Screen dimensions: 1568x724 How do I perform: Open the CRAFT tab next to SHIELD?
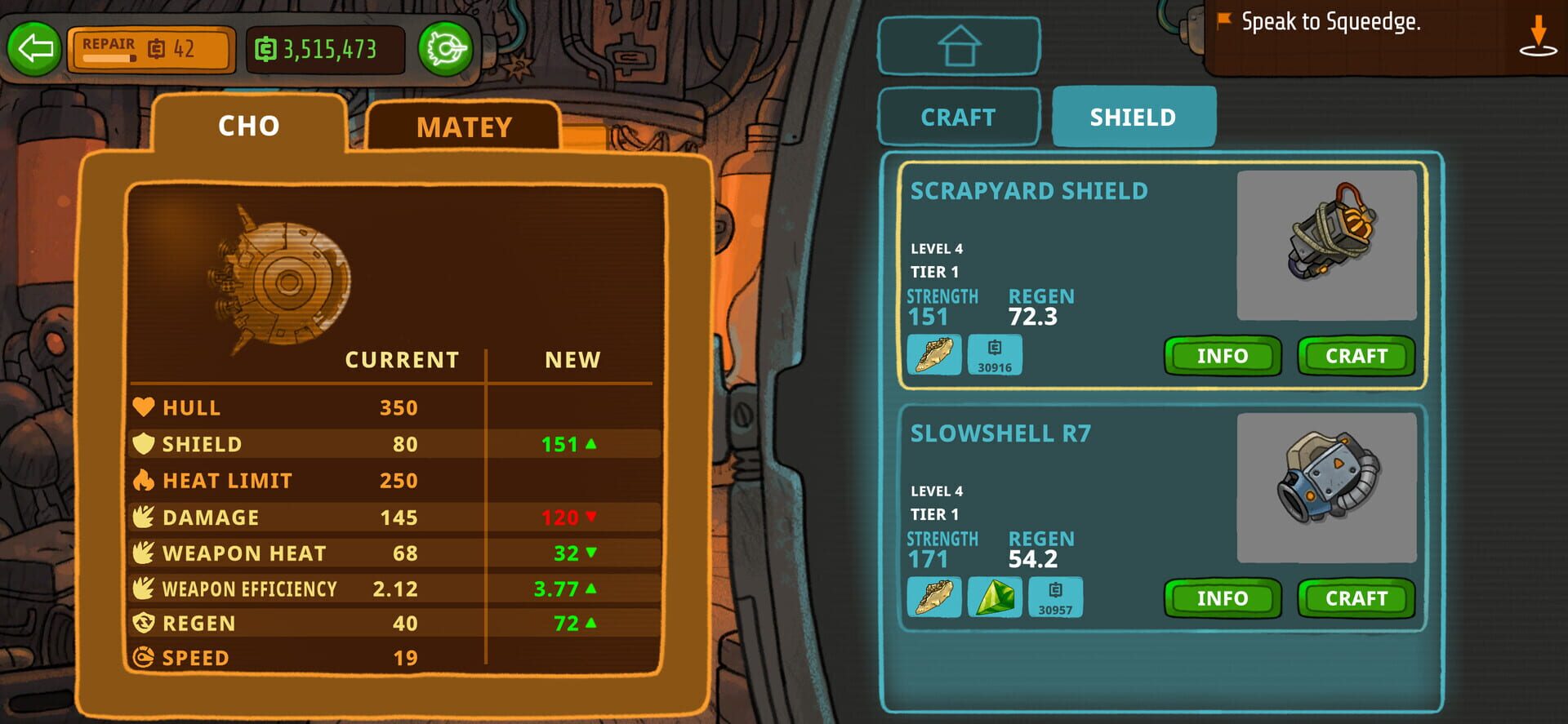(958, 116)
